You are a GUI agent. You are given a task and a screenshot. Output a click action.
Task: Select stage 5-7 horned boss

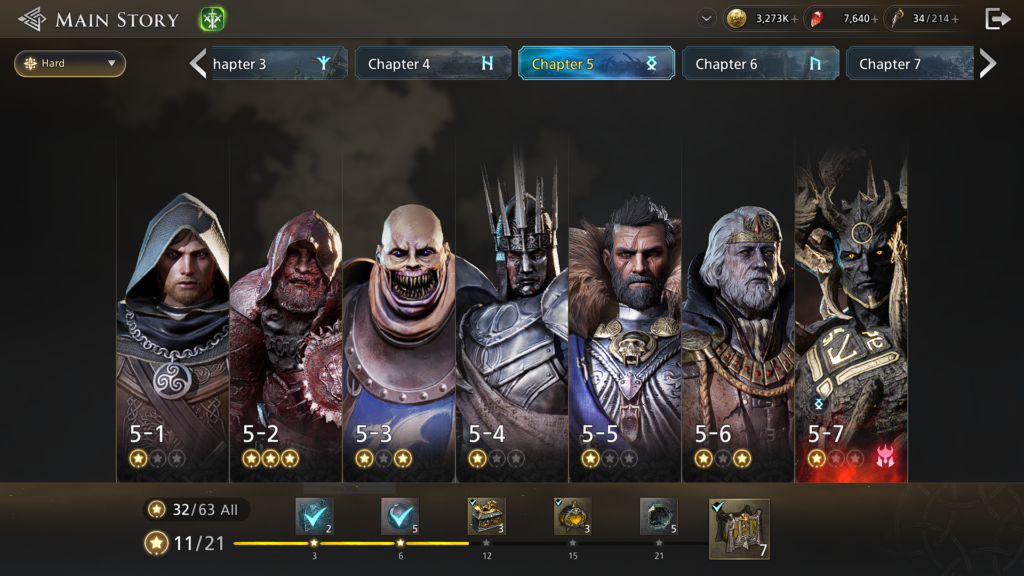click(x=850, y=310)
